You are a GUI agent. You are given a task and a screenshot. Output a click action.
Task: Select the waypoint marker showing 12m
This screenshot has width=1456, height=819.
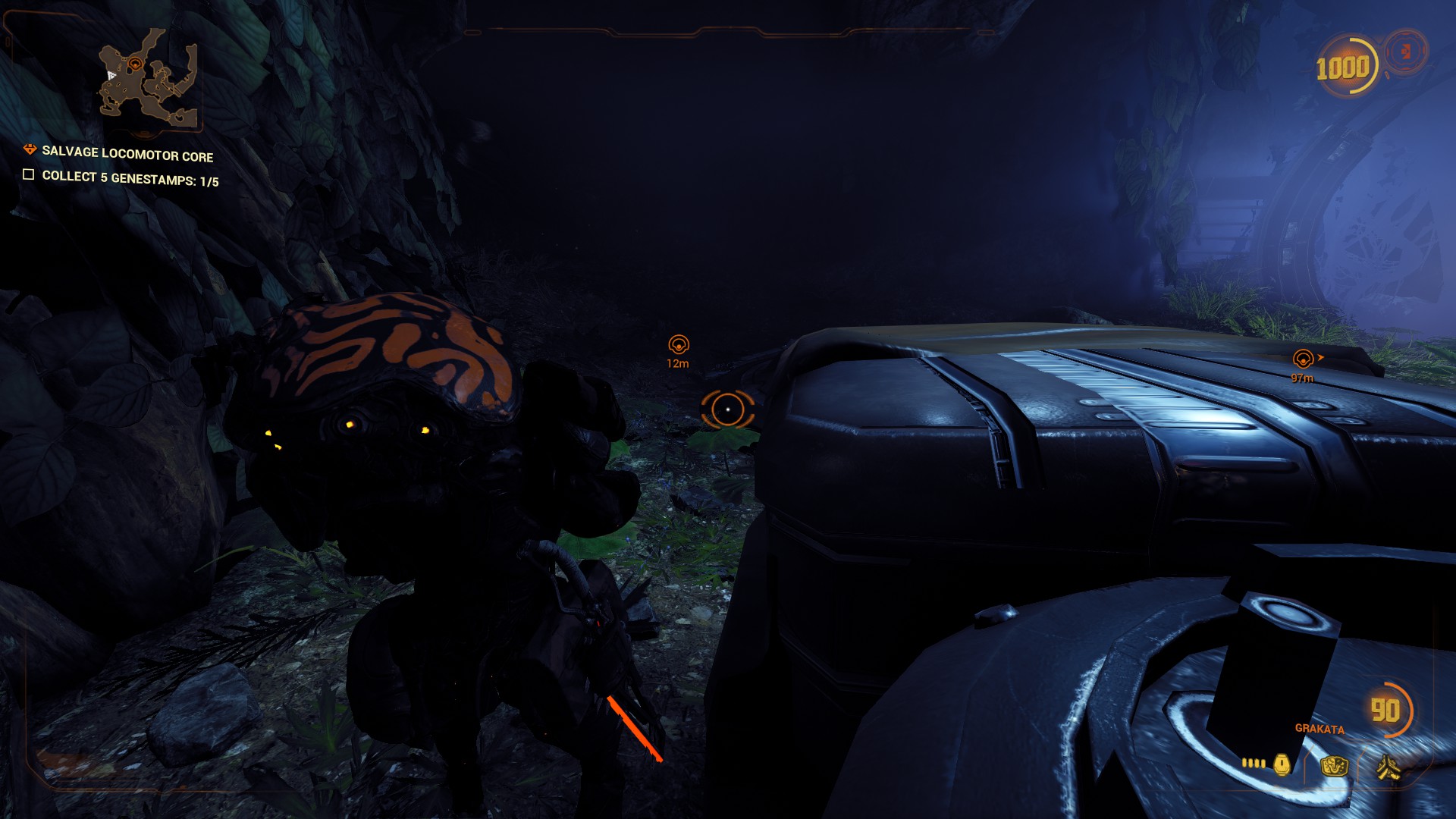point(679,344)
